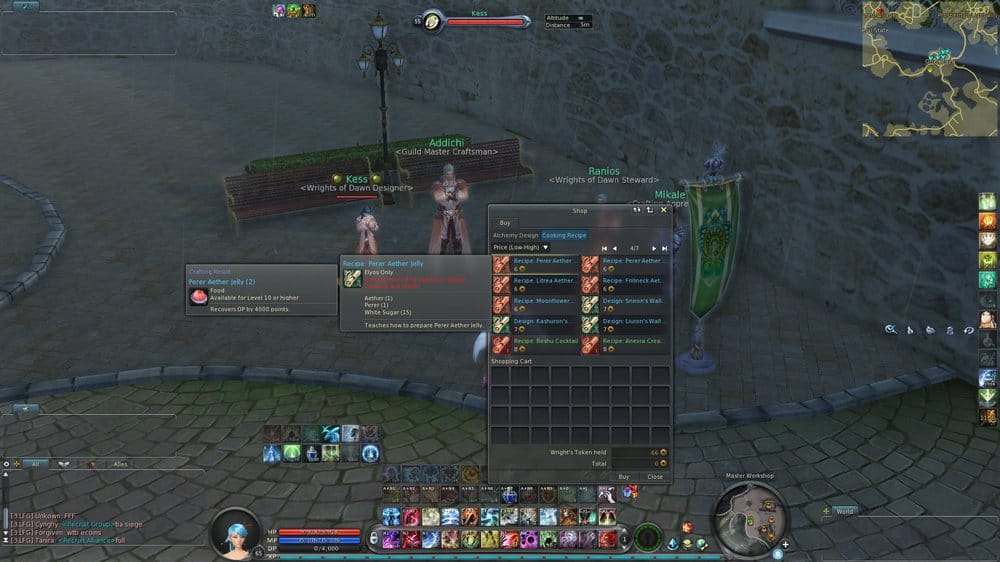Screen dimensions: 1000x562
Task: Click the Buy button below the cart
Action: (624, 476)
